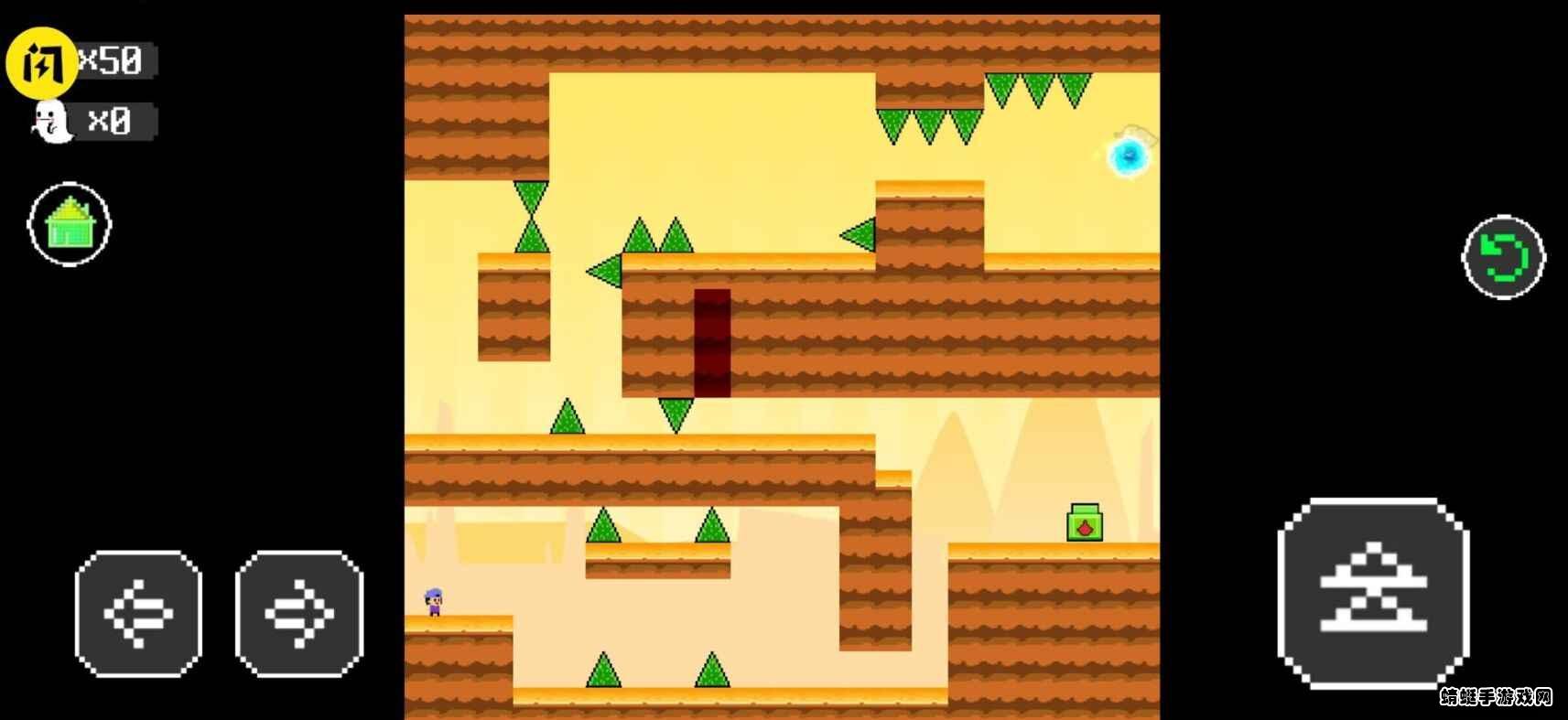Open the home menu via green house icon
Image resolution: width=1568 pixels, height=720 pixels.
coord(70,225)
